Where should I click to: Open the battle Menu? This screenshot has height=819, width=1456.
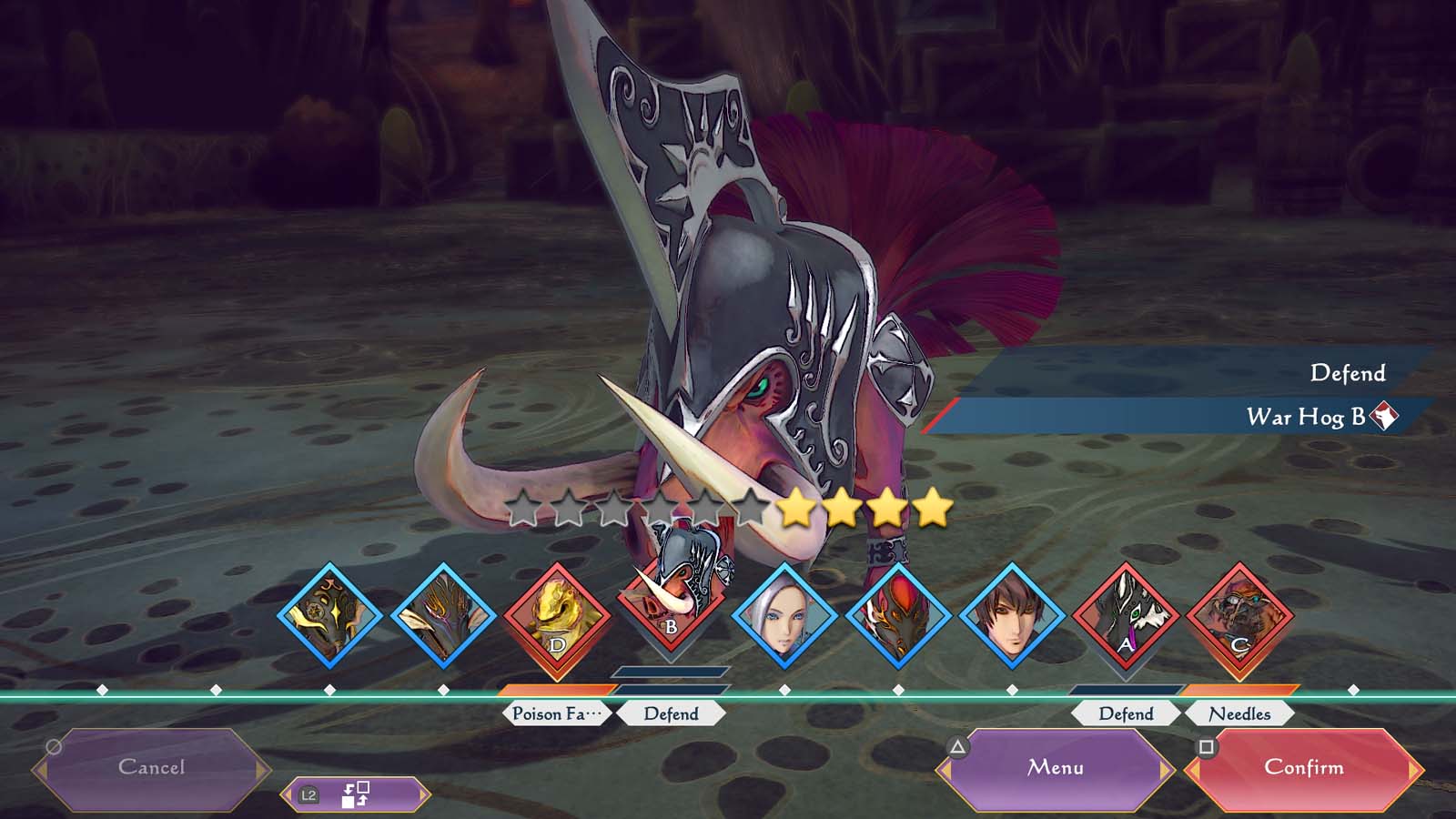(1056, 768)
